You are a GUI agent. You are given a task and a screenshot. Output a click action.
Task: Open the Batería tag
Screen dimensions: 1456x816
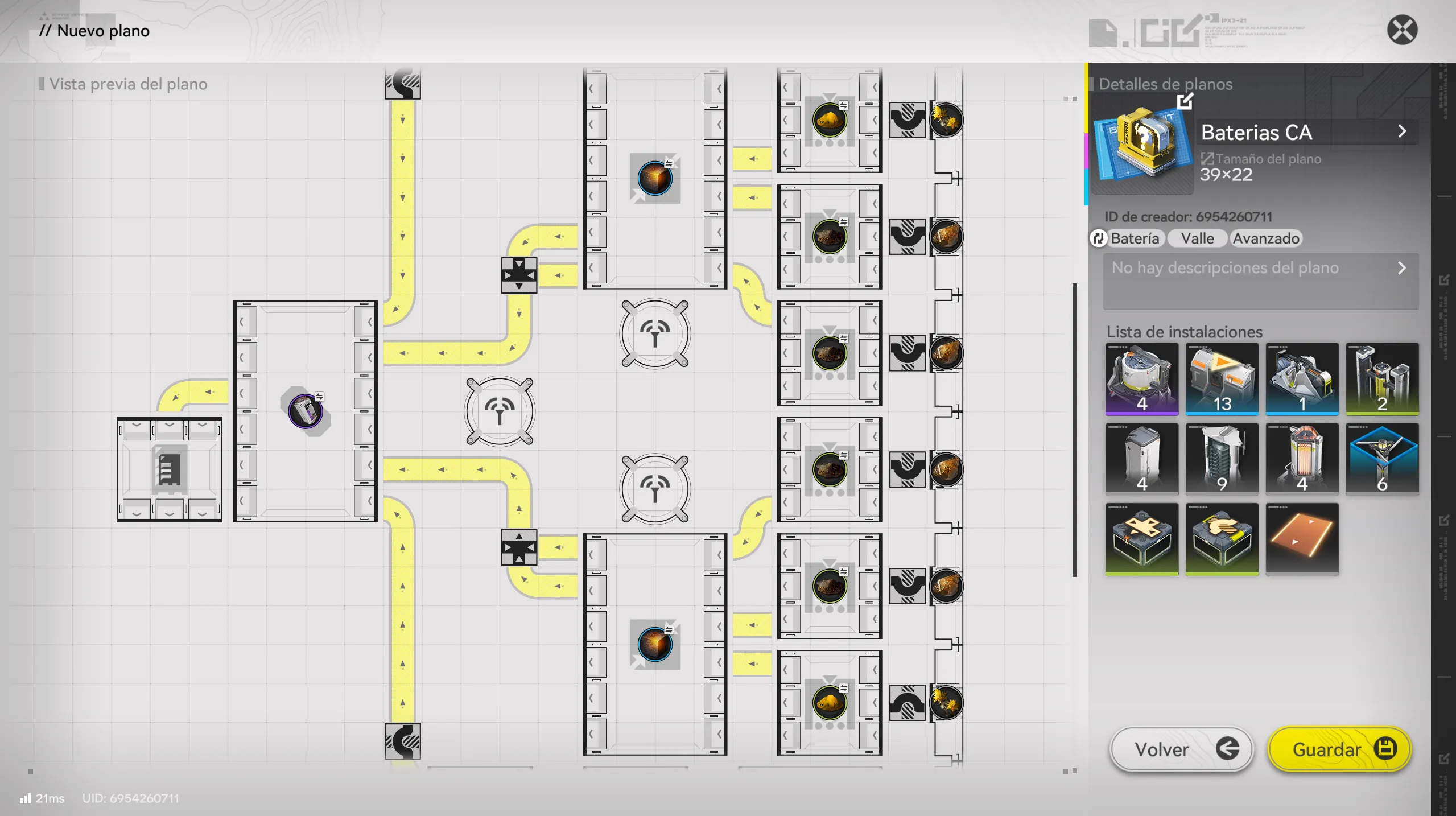point(1128,238)
